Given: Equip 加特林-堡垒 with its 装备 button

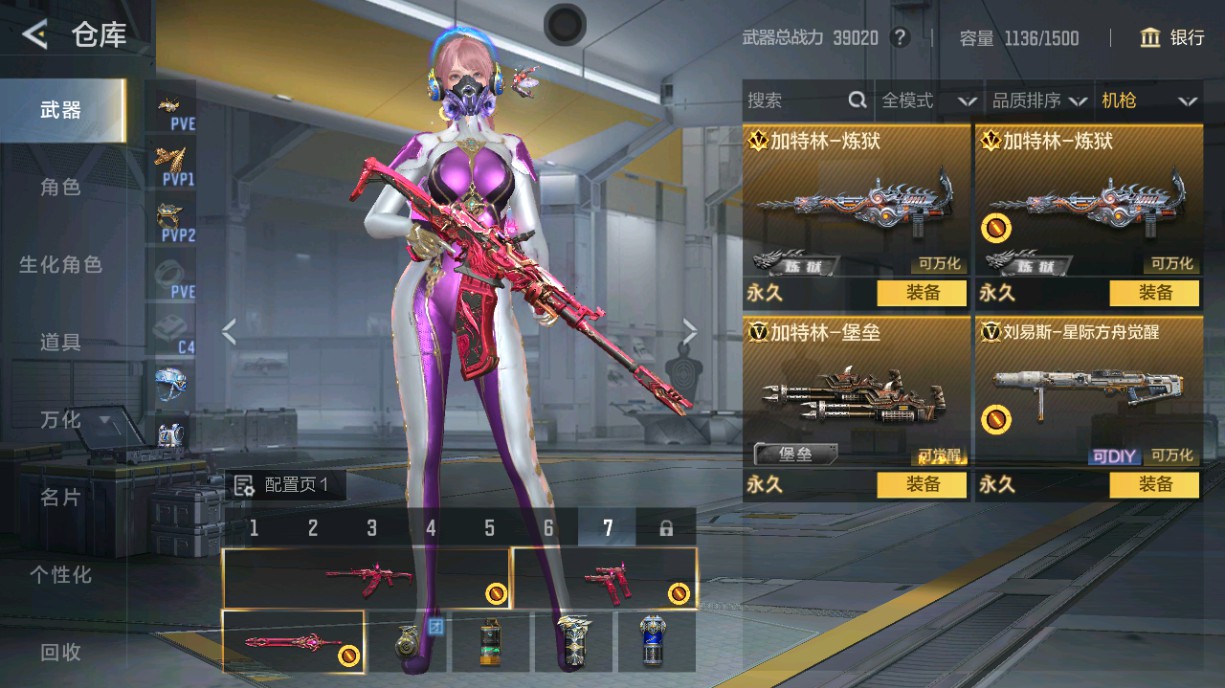Looking at the screenshot, I should point(922,485).
